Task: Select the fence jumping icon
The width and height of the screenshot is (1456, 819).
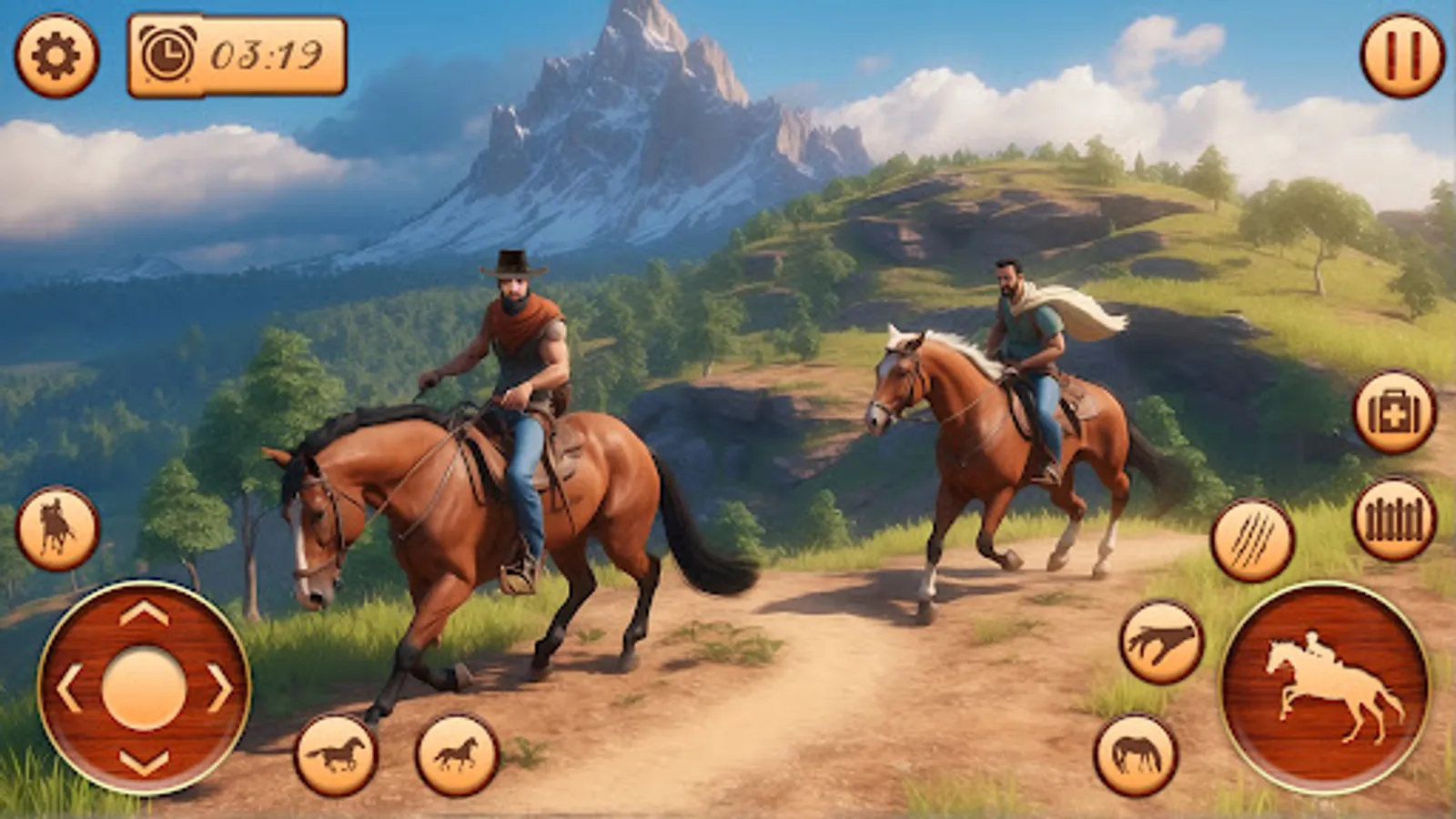Action: pyautogui.click(x=1394, y=516)
